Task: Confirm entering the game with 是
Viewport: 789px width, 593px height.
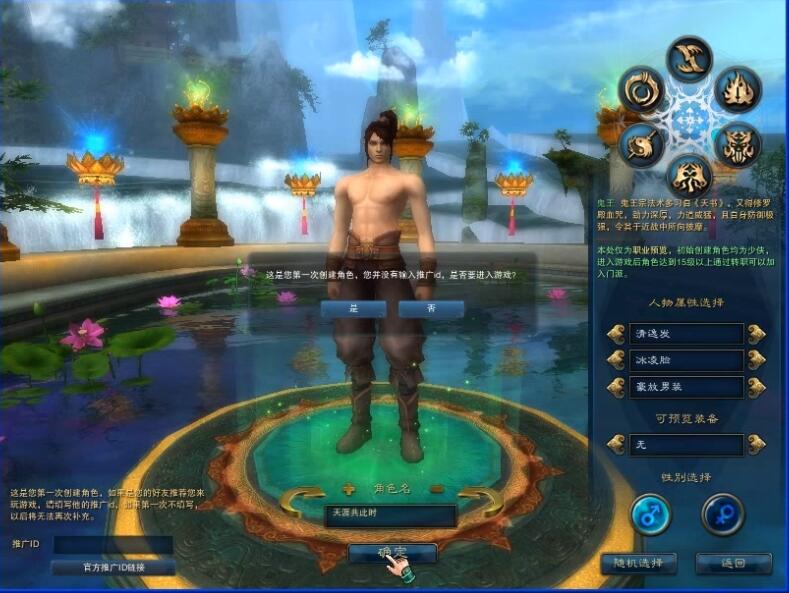Action: pos(353,310)
